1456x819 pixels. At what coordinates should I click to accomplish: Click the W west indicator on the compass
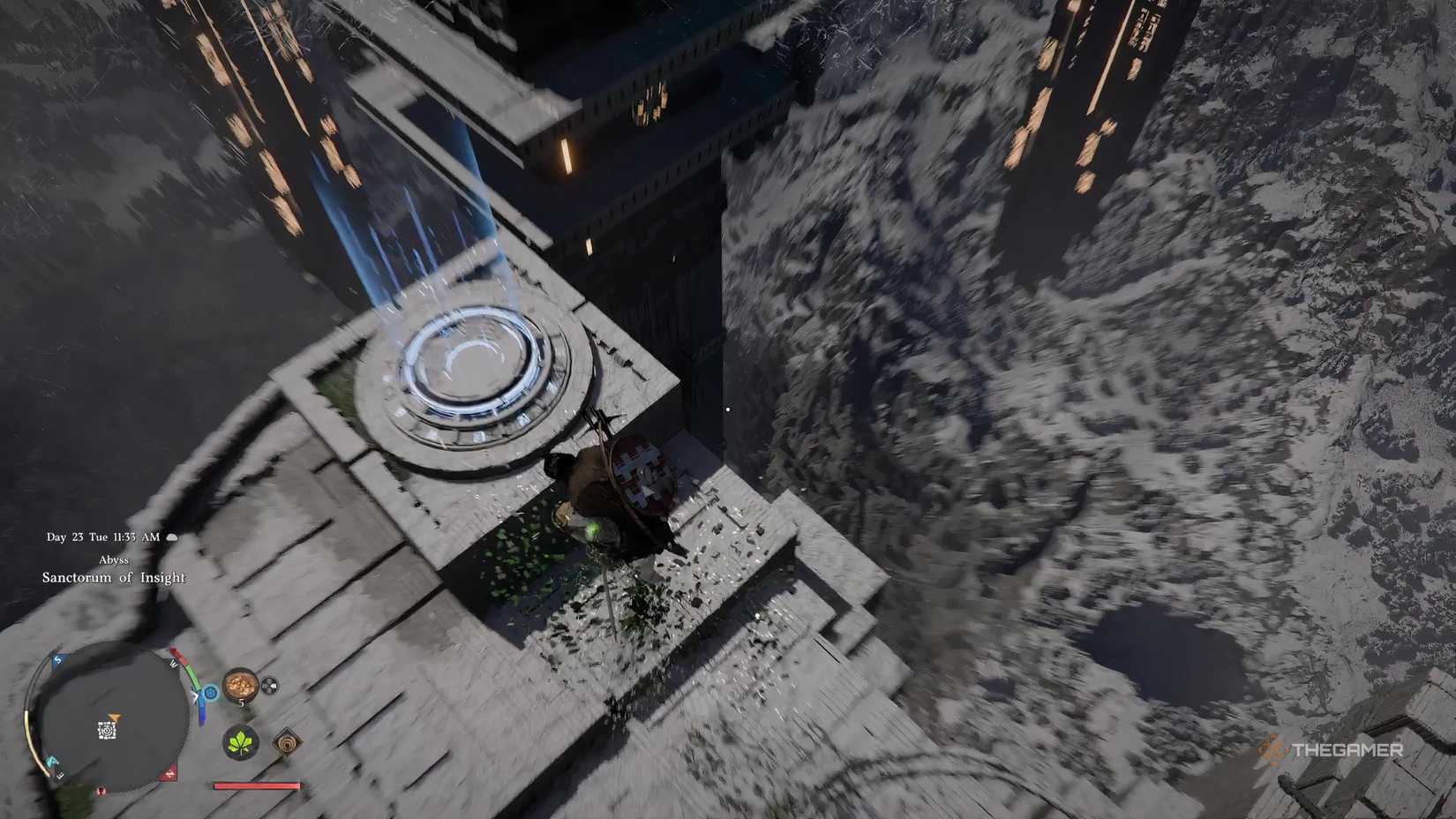tap(173, 664)
